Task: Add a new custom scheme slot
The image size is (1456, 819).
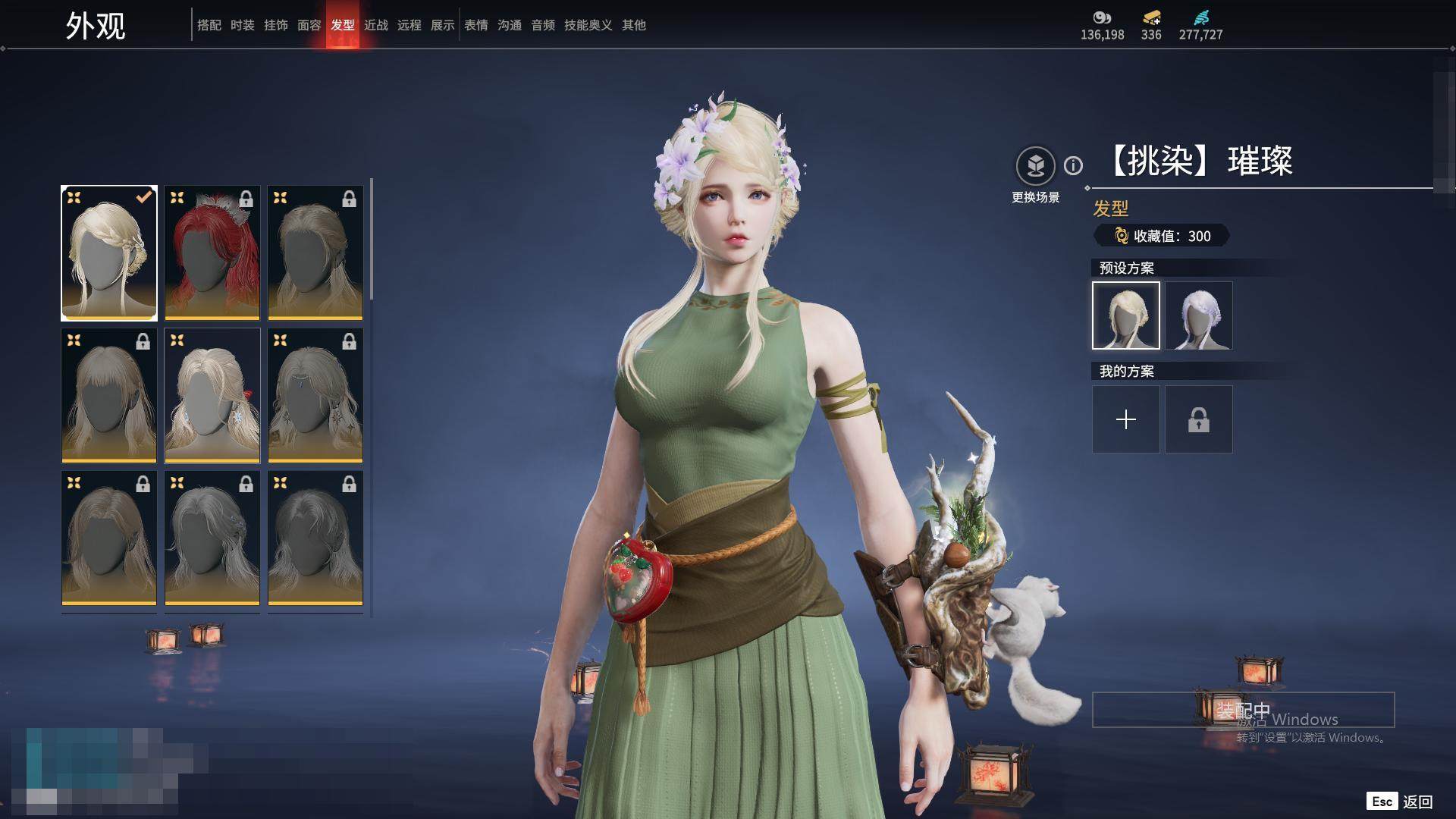Action: pyautogui.click(x=1125, y=419)
